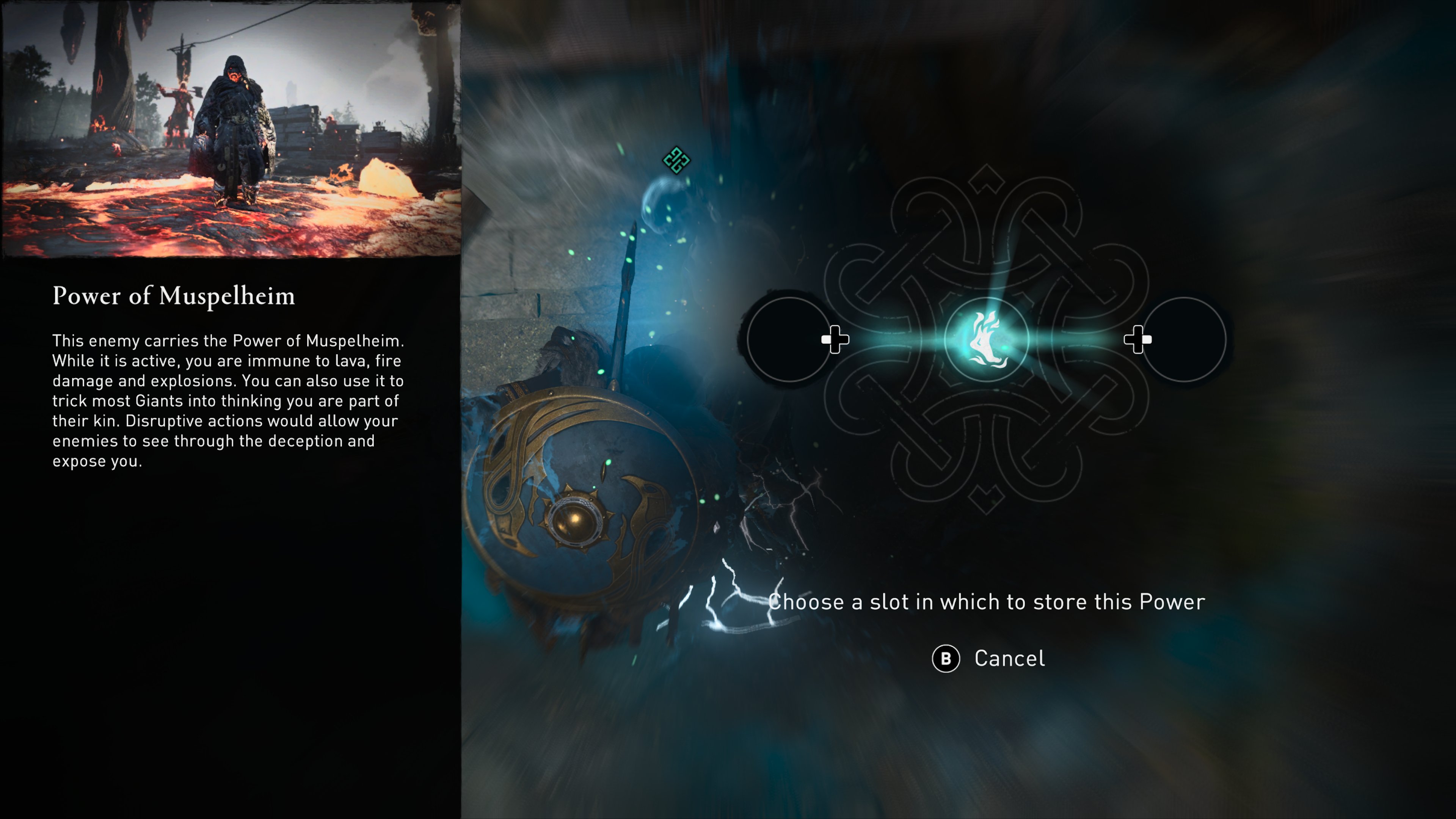View the Power of Muspelheim preview image
This screenshot has width=1456, height=819.
click(x=231, y=129)
